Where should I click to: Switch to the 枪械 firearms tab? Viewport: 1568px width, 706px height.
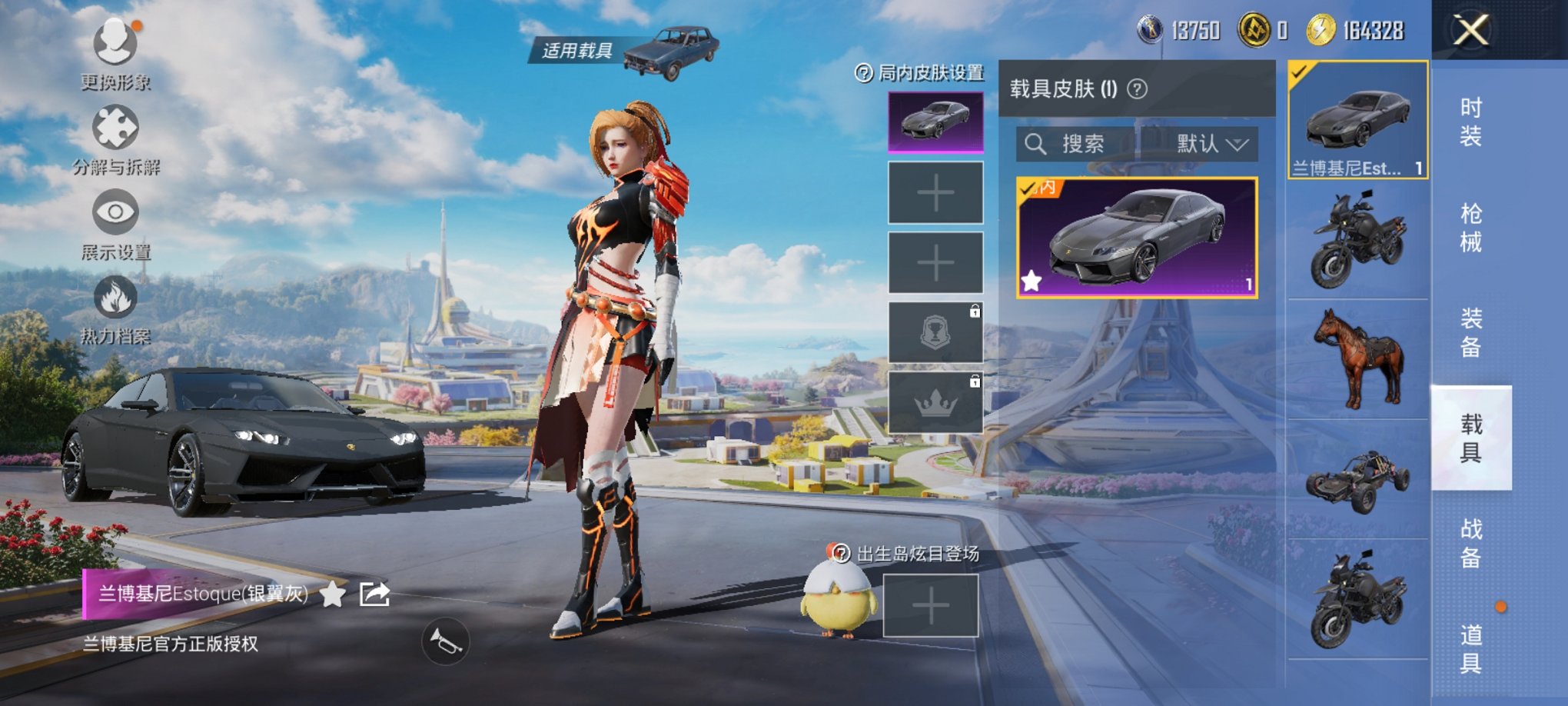point(1470,228)
